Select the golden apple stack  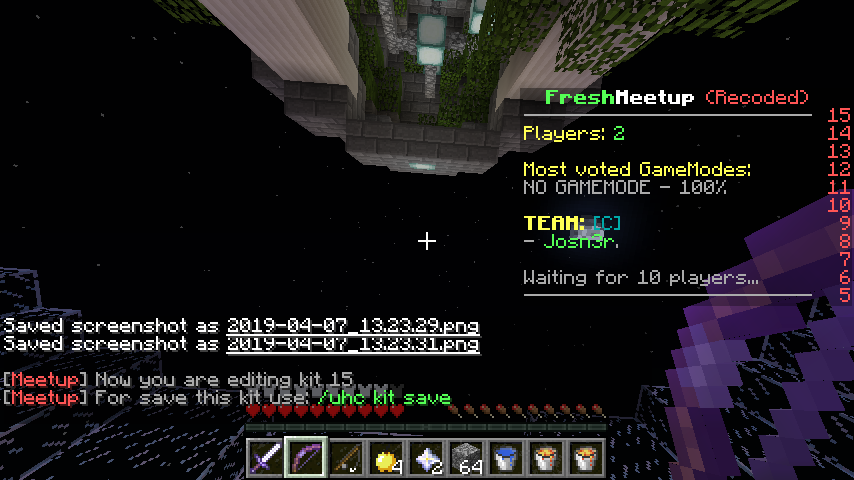click(386, 458)
